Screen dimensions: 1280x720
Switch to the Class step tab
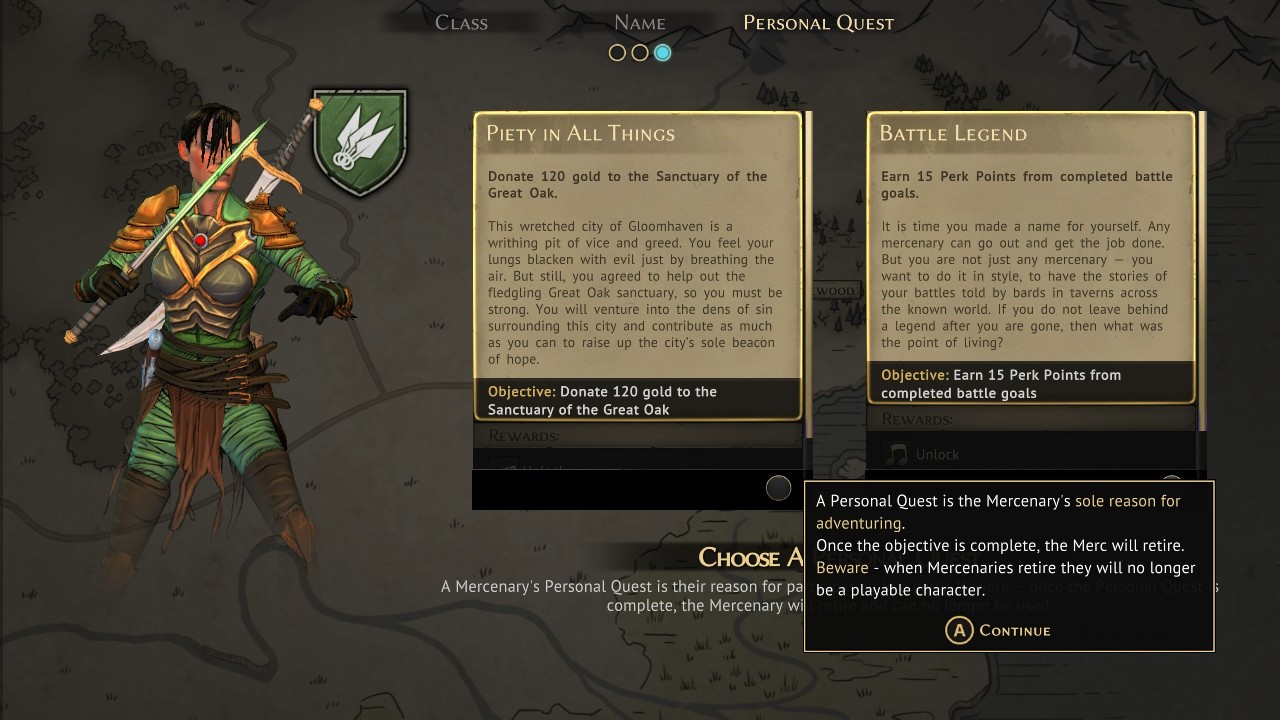tap(461, 22)
